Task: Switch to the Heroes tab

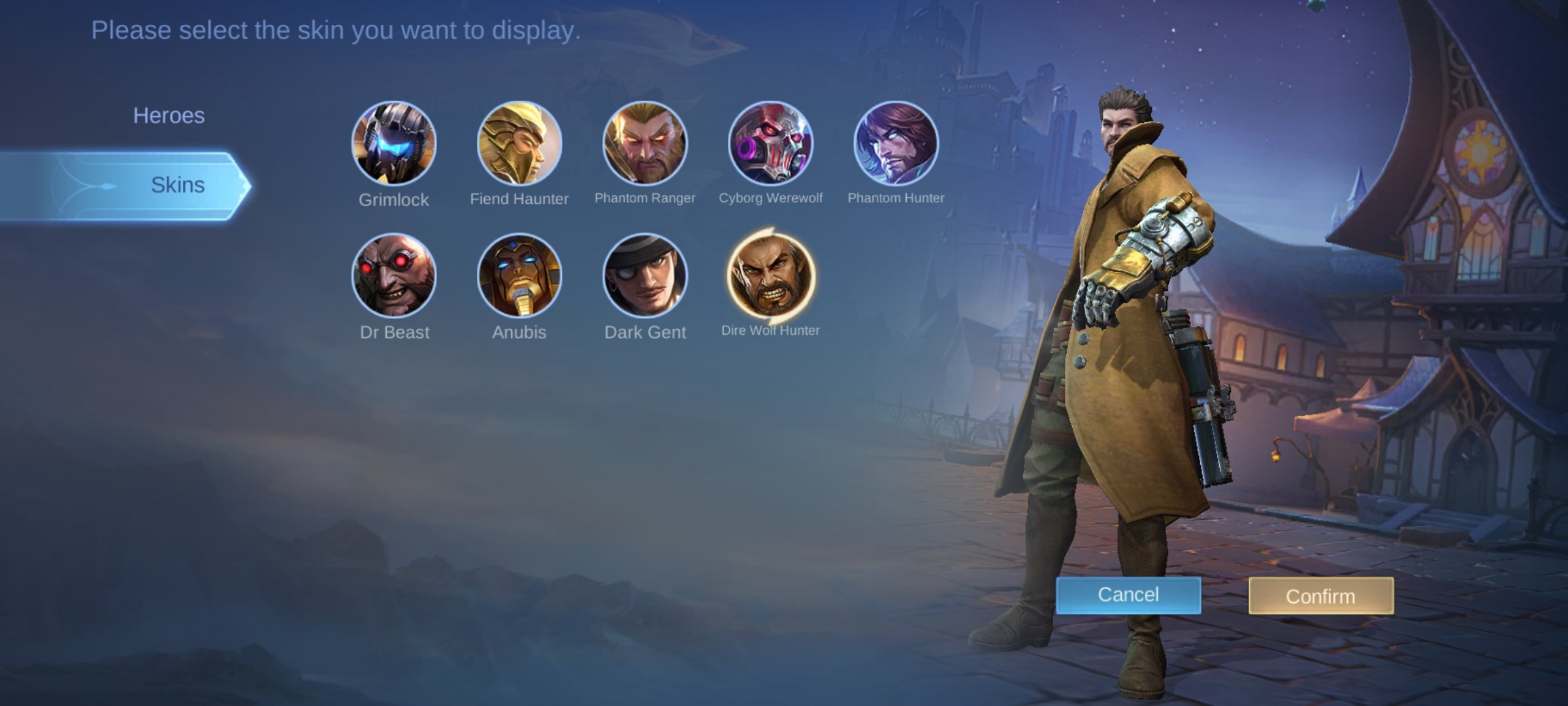Action: (169, 115)
